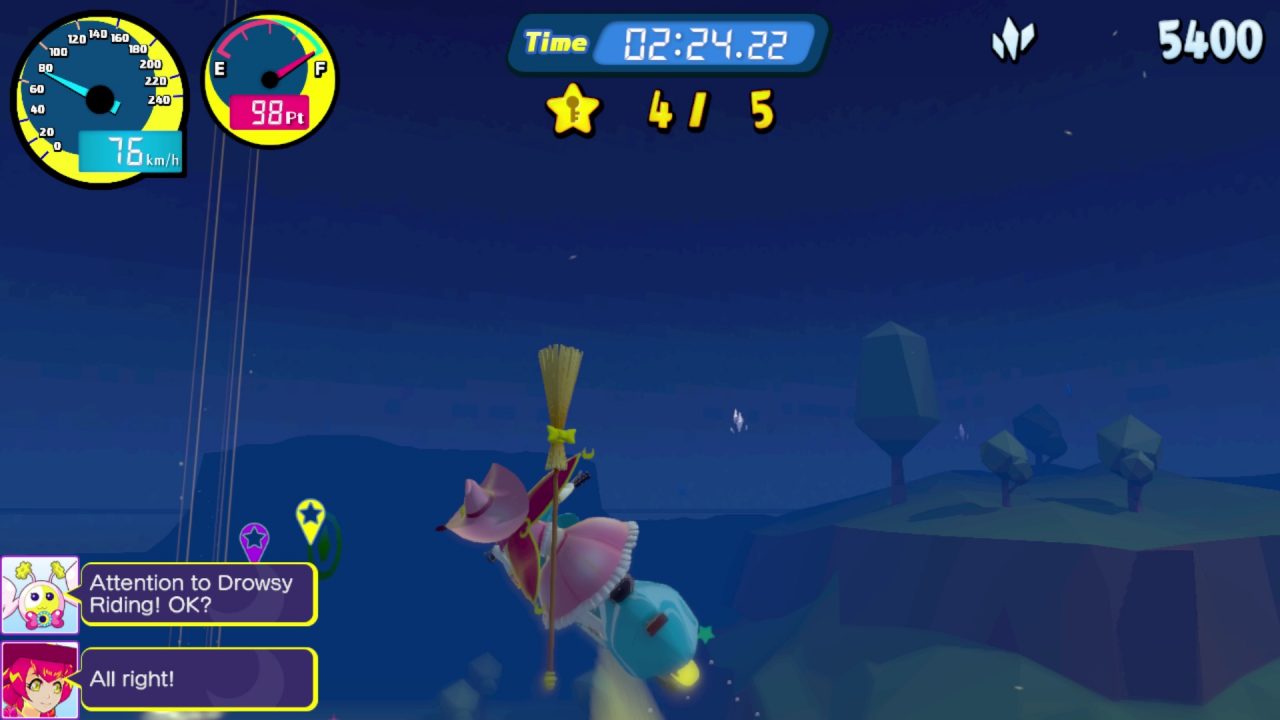Click the yellow star waypoint marker

coord(311,517)
